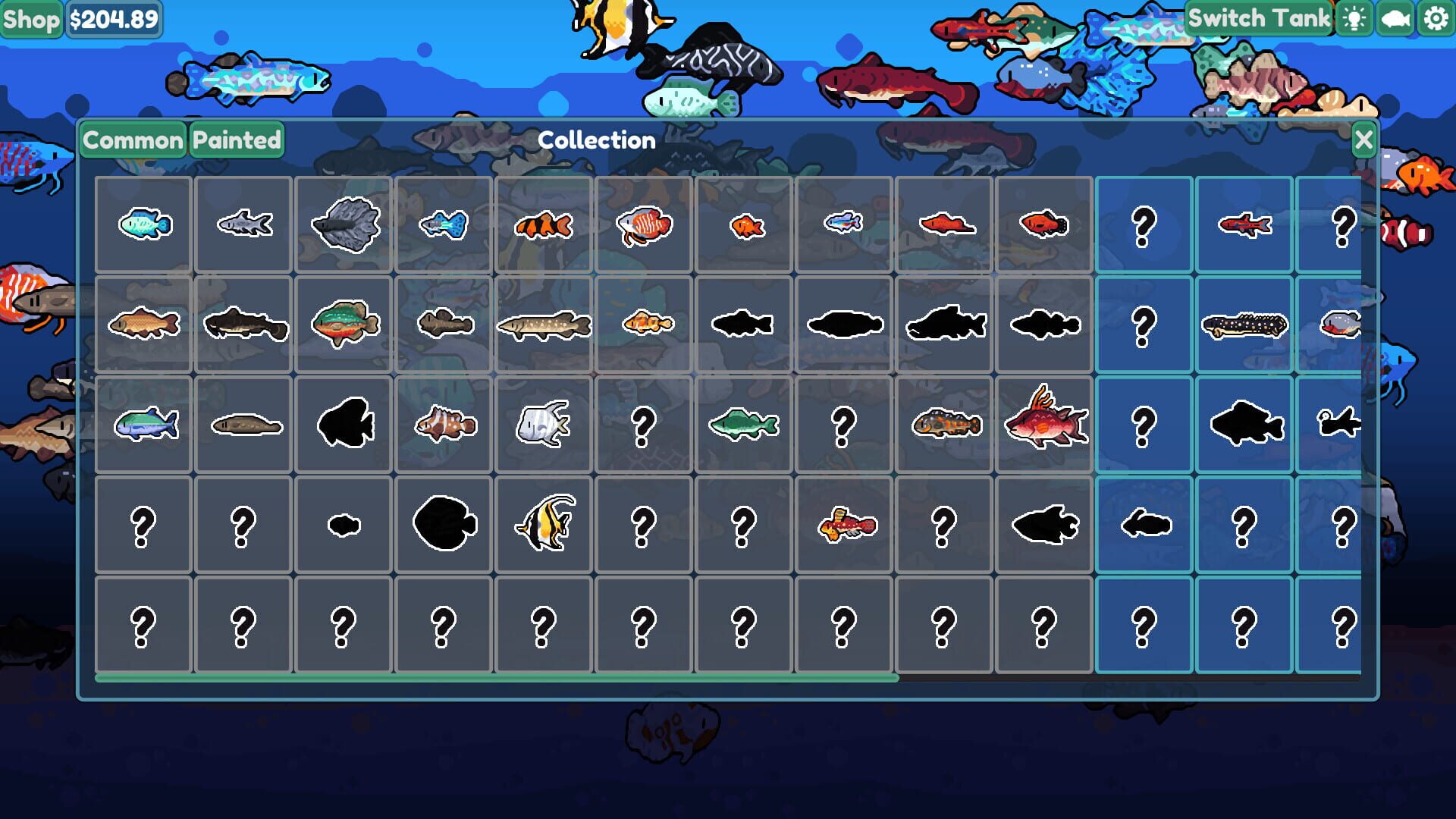The image size is (1456, 819).
Task: Toggle the silhouetted black angelfish entry
Action: [344, 425]
